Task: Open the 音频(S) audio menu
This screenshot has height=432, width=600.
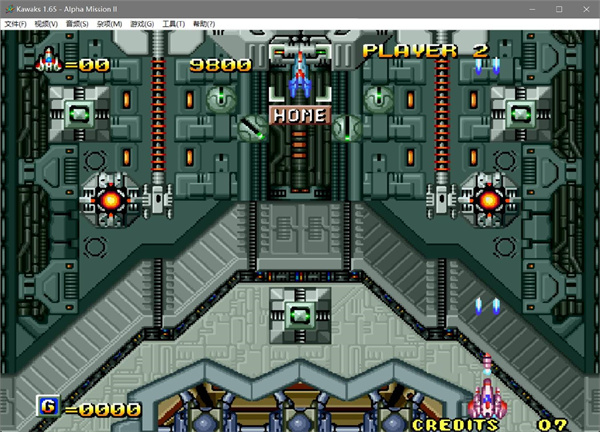Action: [77, 23]
